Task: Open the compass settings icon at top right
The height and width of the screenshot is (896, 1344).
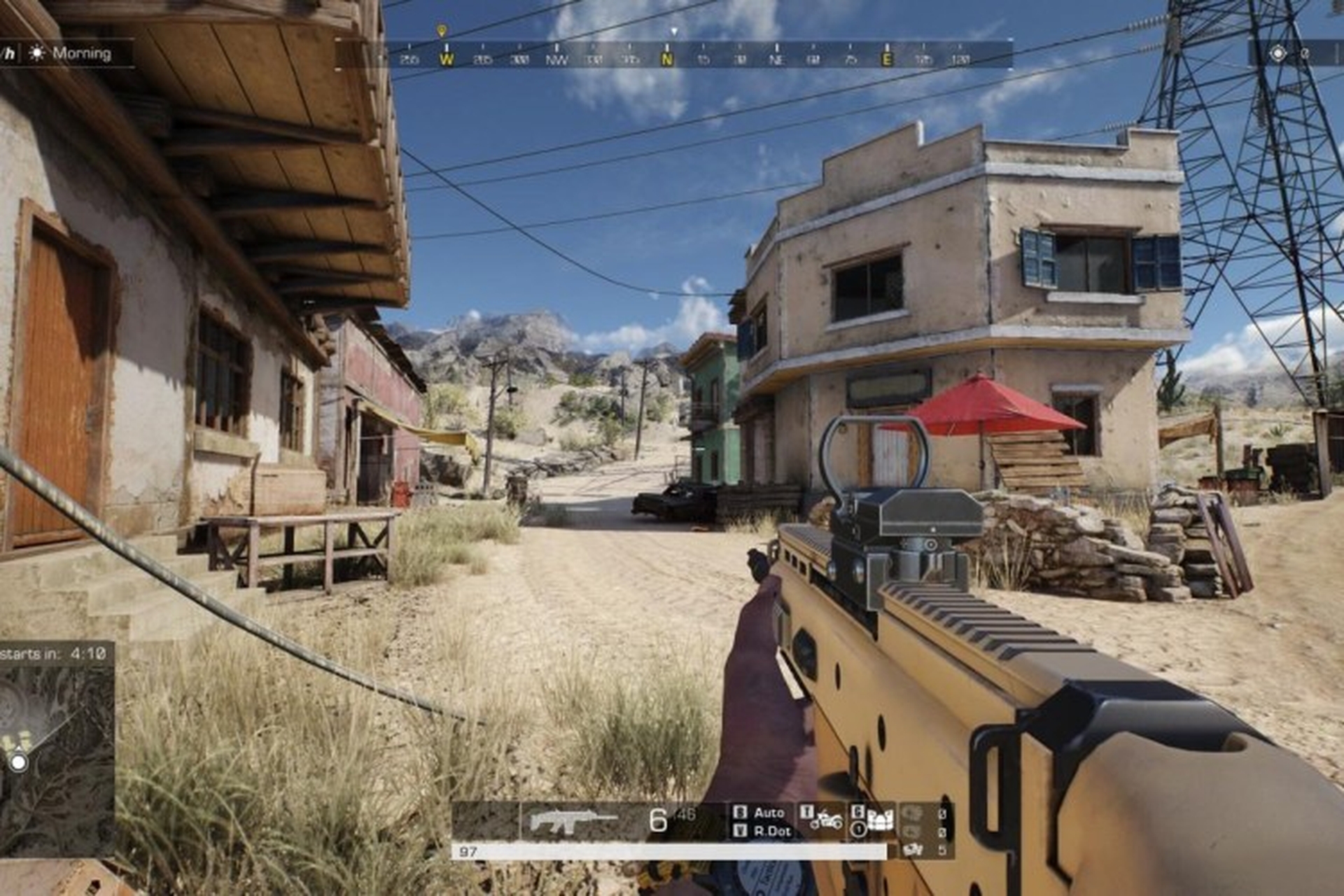Action: click(x=1278, y=52)
